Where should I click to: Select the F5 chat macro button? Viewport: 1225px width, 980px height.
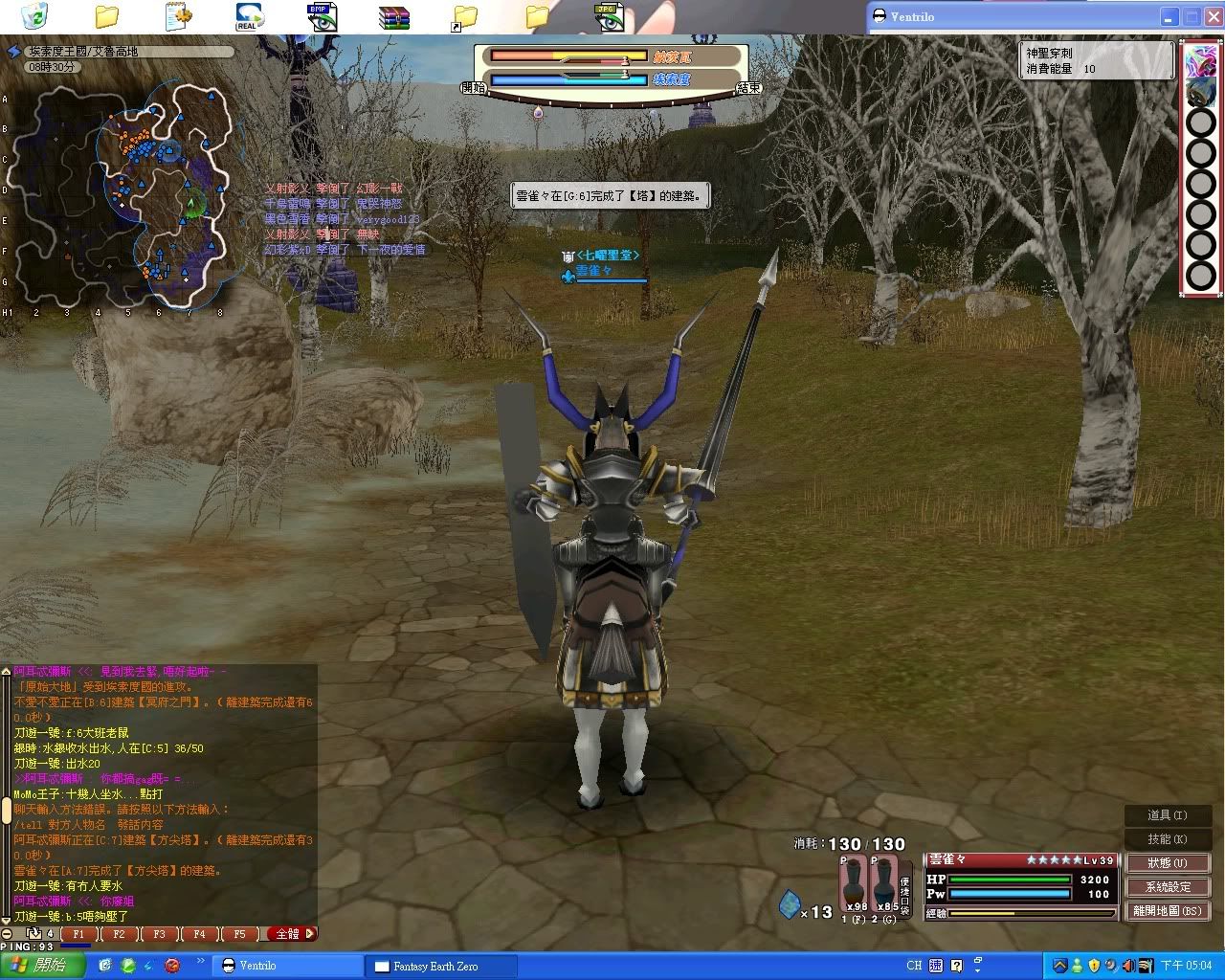click(239, 934)
